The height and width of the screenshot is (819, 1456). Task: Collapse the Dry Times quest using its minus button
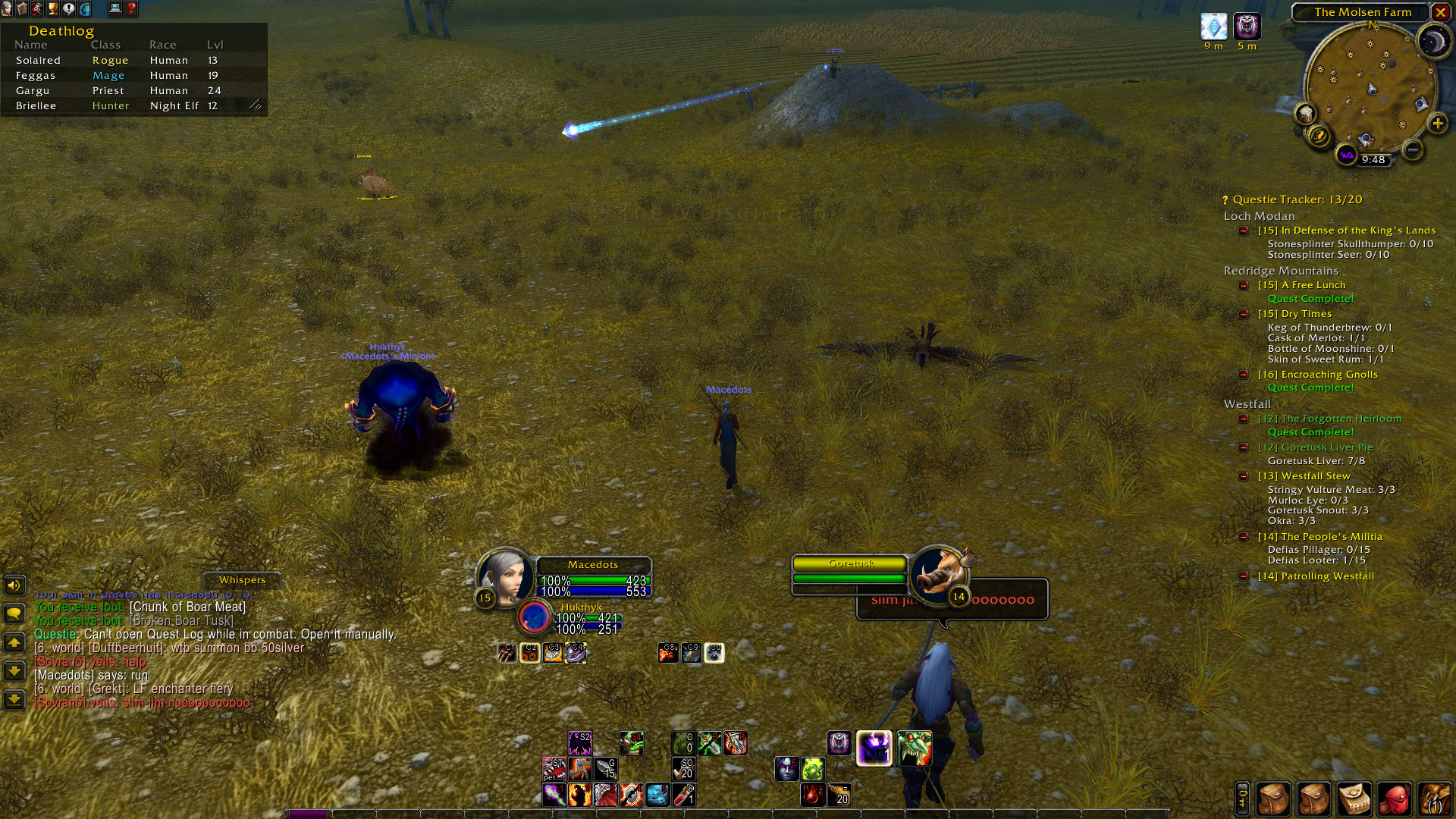1244,314
